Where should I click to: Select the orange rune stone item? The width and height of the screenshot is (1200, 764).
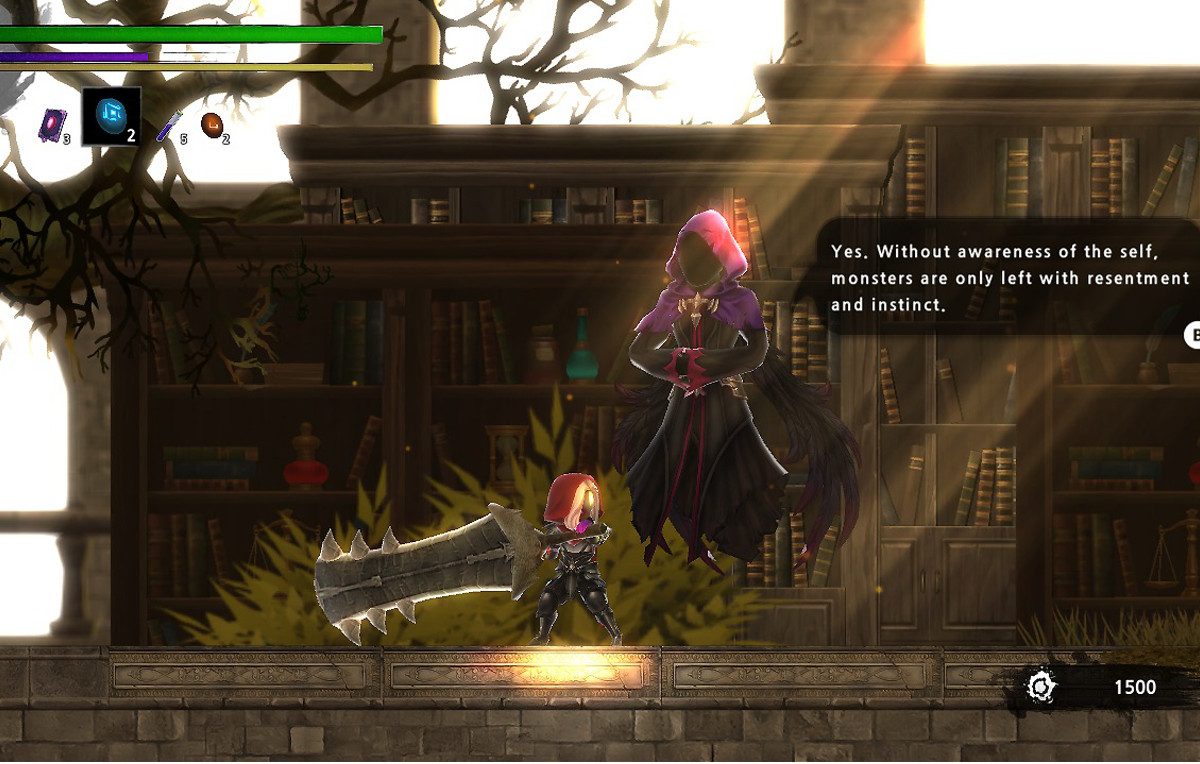coord(212,124)
